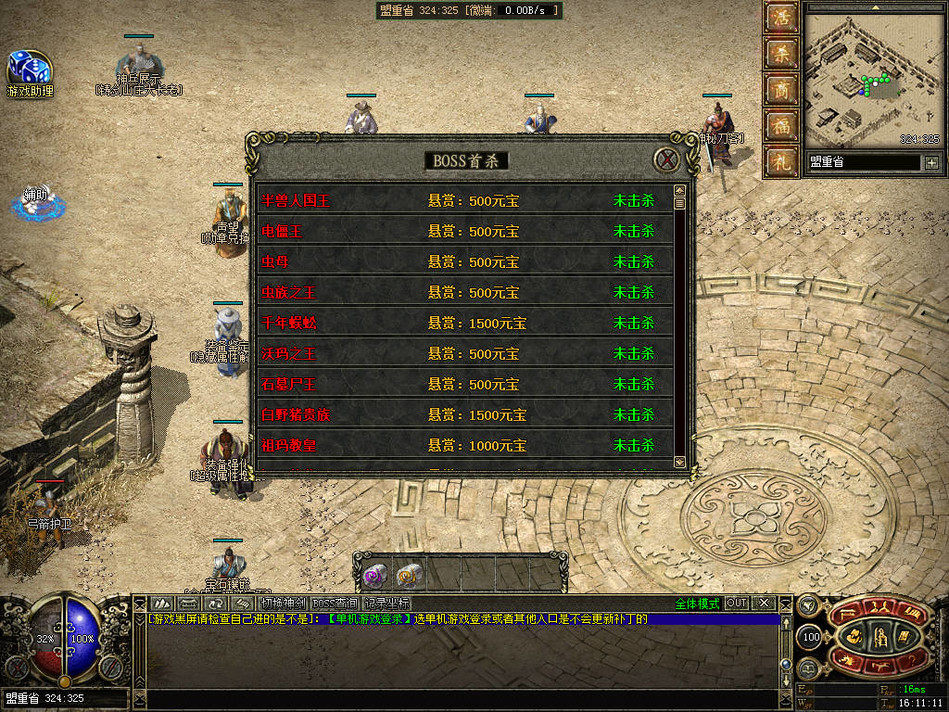949x712 pixels.
Task: Select the 石墓尸王 boss row
Action: click(465, 384)
